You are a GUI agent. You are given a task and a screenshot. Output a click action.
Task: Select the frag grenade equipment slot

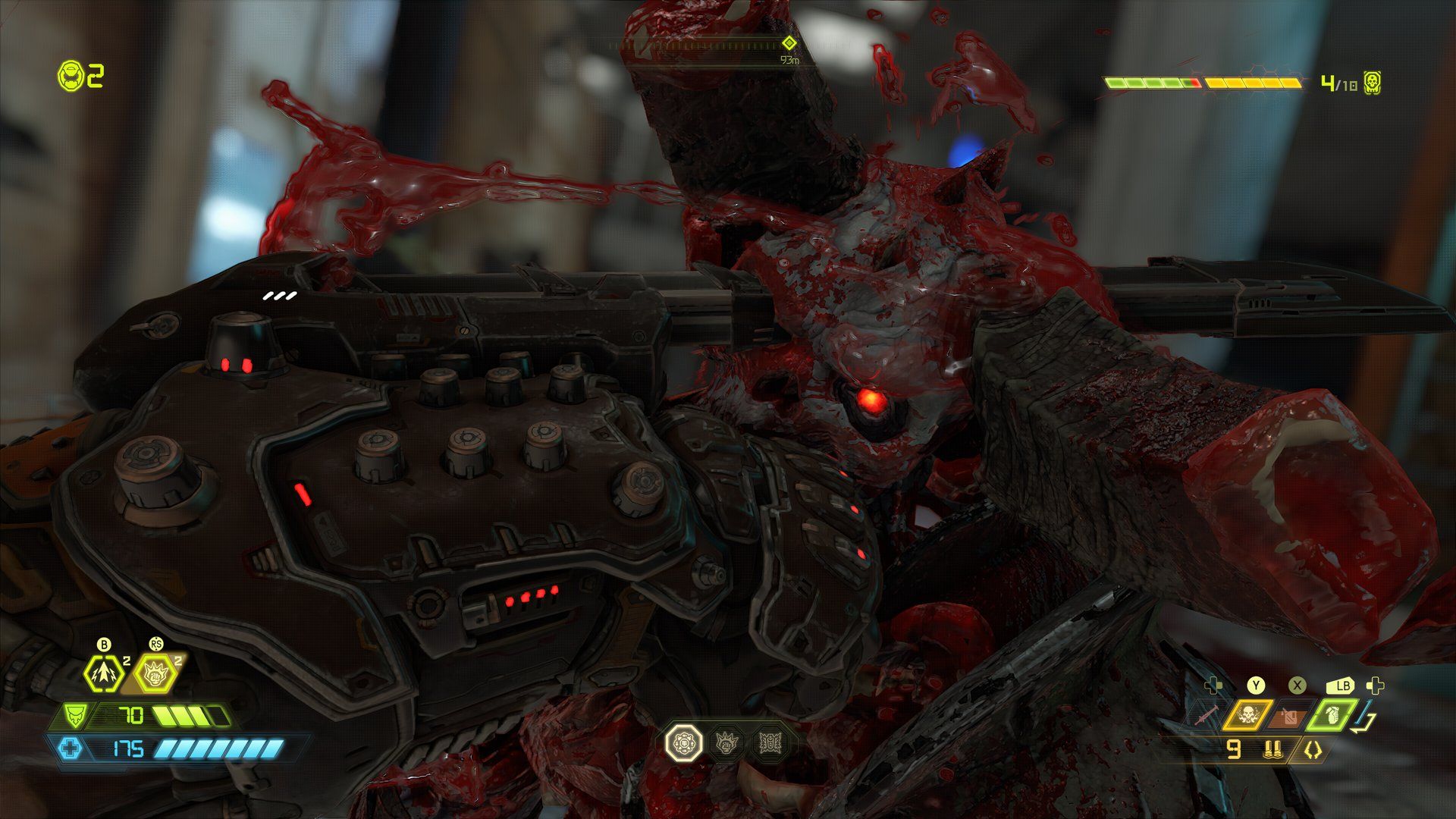(x=1332, y=714)
